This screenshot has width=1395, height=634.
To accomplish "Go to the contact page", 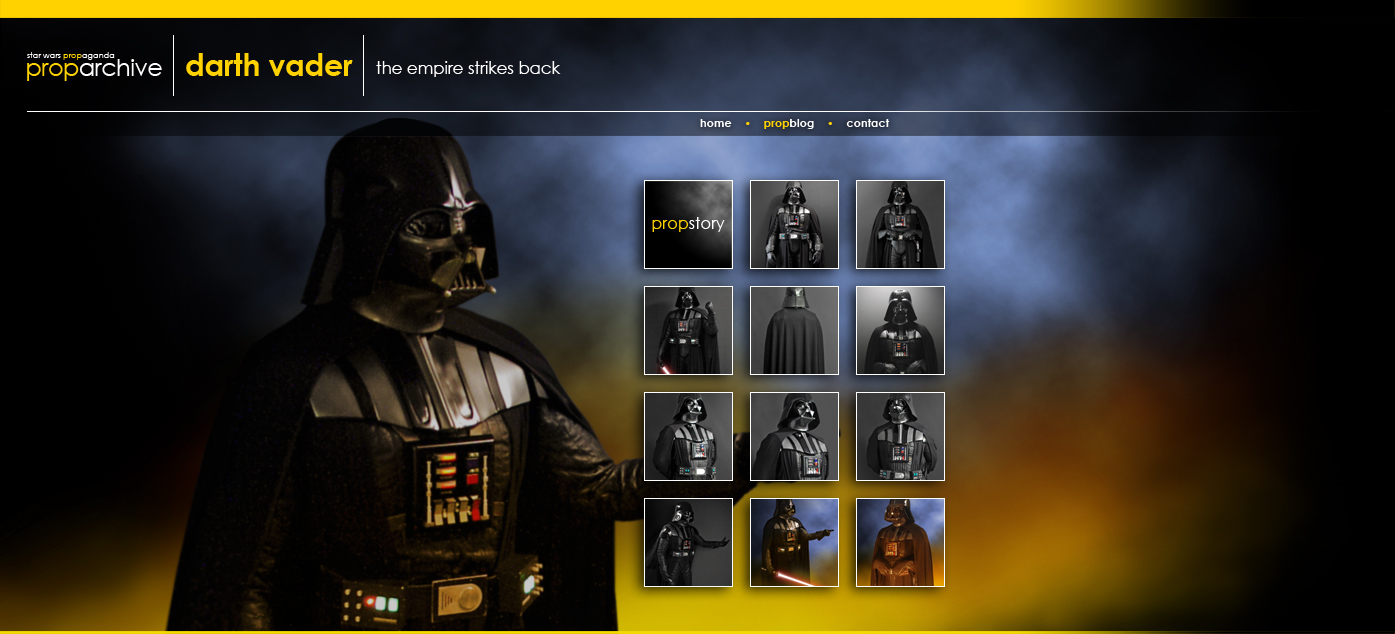I will (x=867, y=124).
